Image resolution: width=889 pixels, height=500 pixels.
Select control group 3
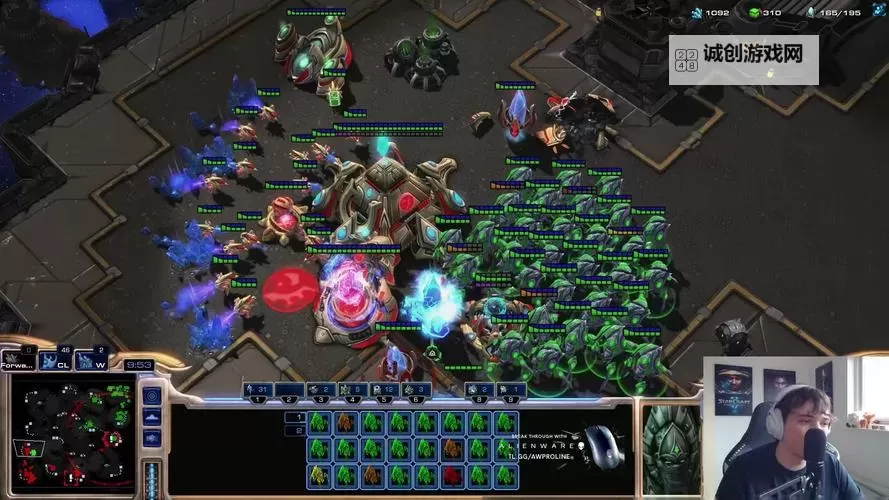(319, 389)
